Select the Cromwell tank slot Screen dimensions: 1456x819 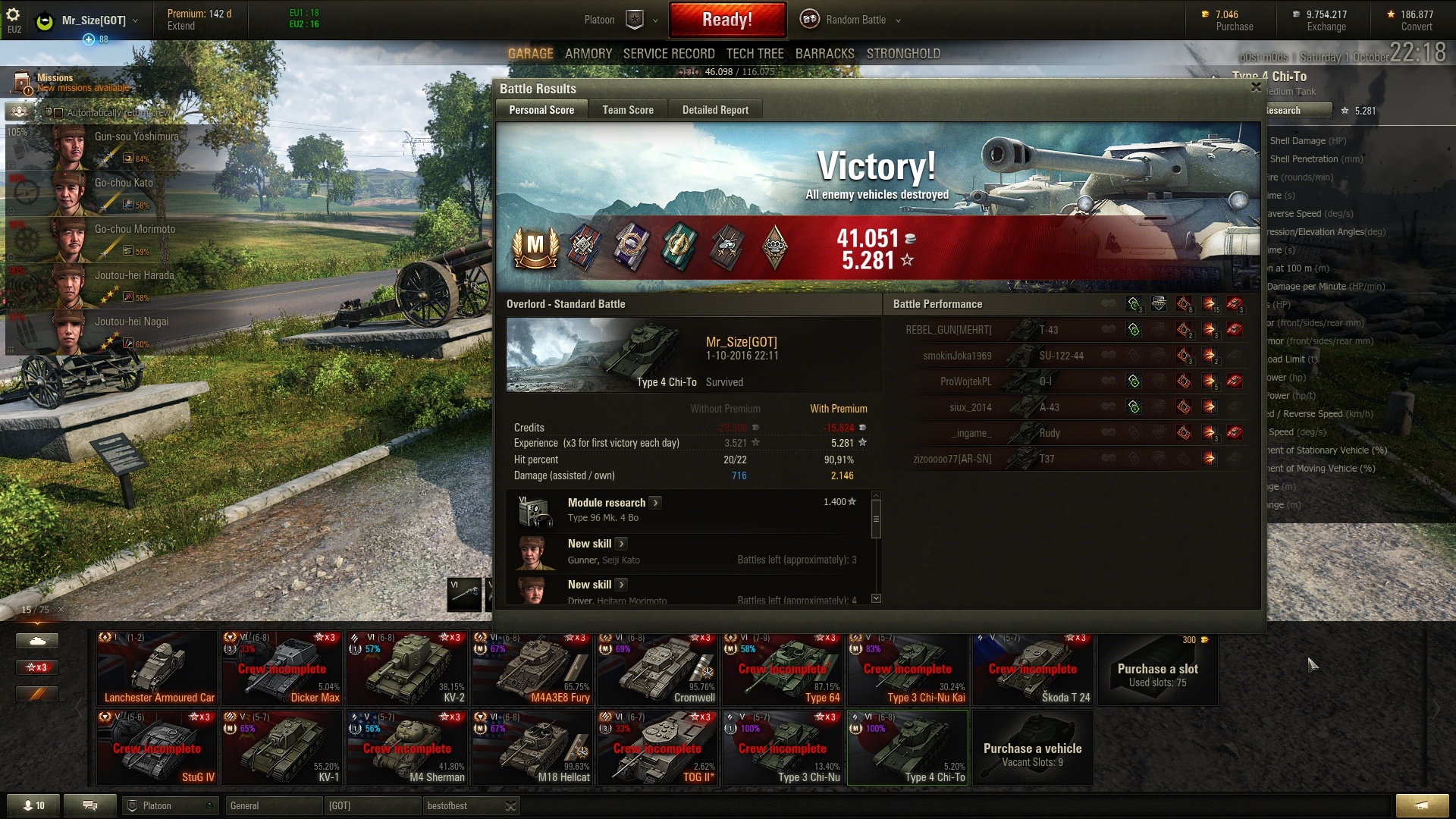point(657,668)
